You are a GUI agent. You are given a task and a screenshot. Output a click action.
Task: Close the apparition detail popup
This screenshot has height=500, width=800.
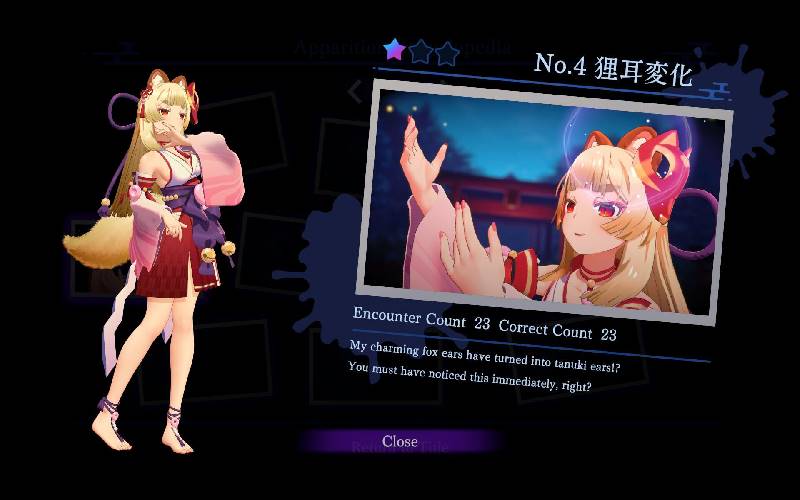pyautogui.click(x=399, y=441)
